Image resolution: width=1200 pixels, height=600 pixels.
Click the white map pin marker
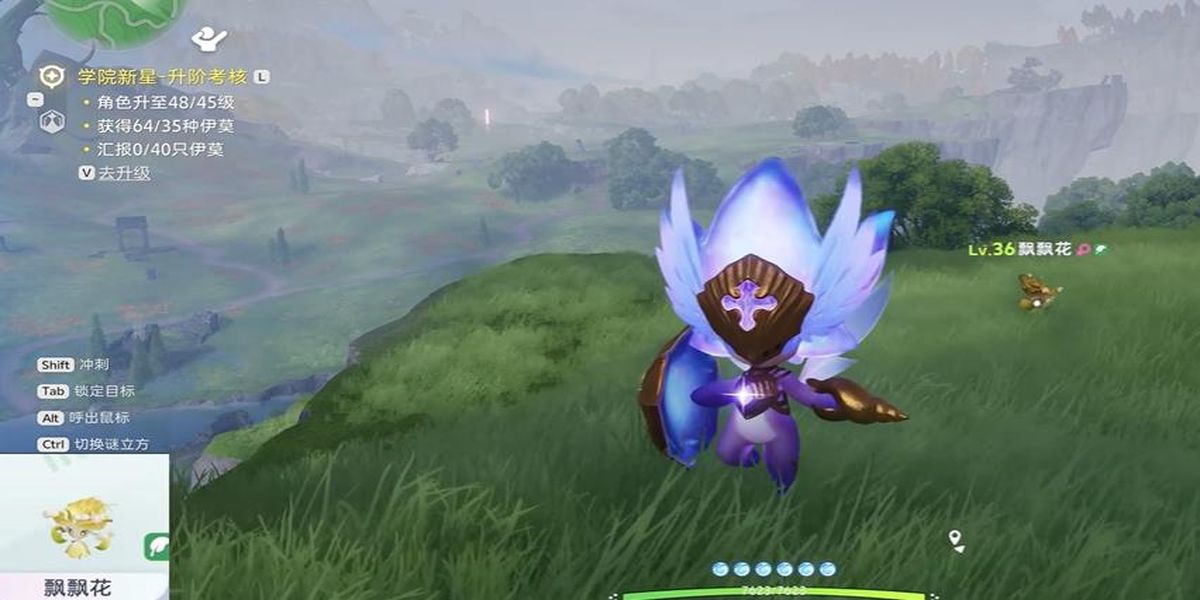pos(956,540)
